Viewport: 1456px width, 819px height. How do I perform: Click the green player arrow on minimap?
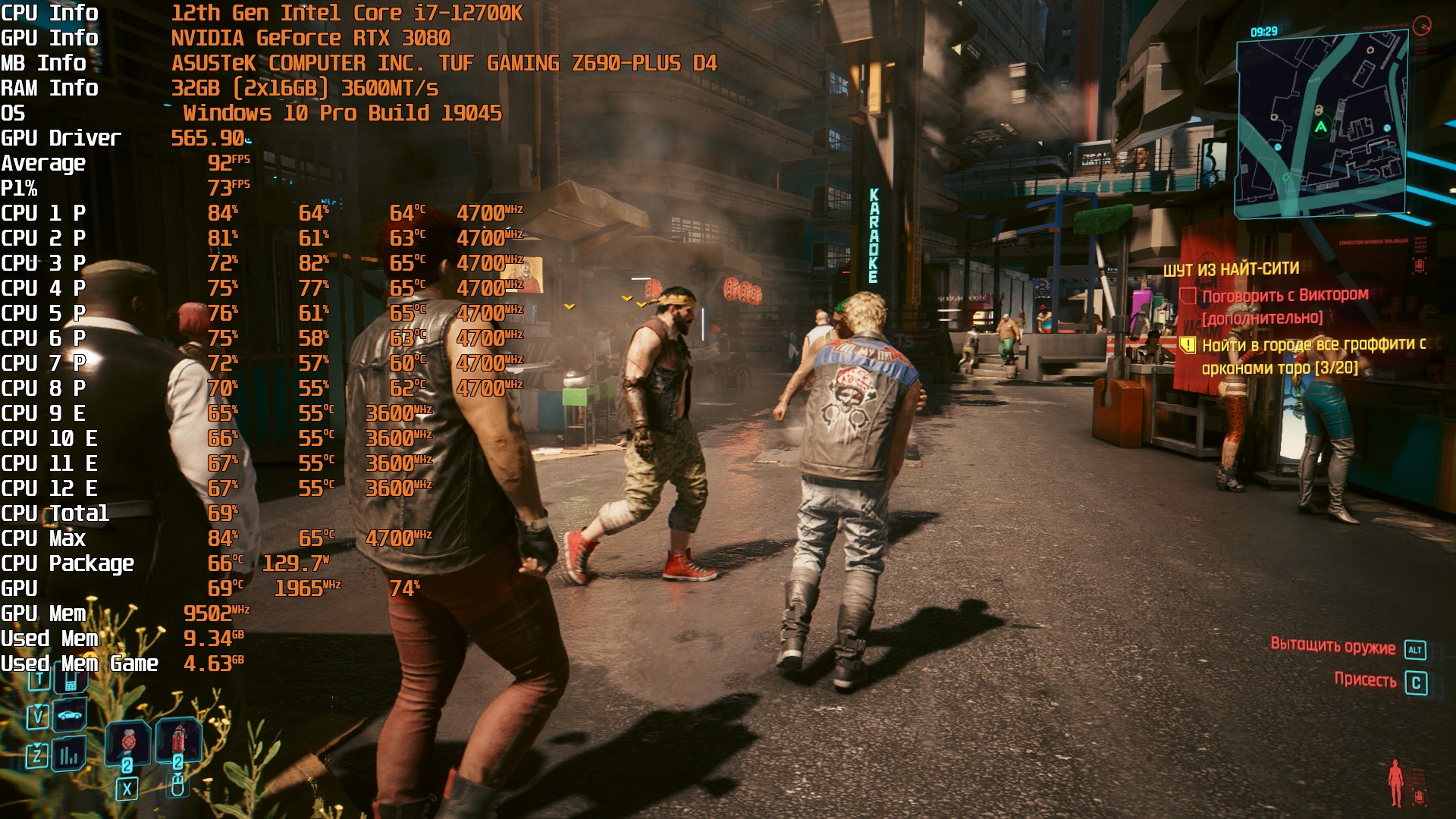1321,127
